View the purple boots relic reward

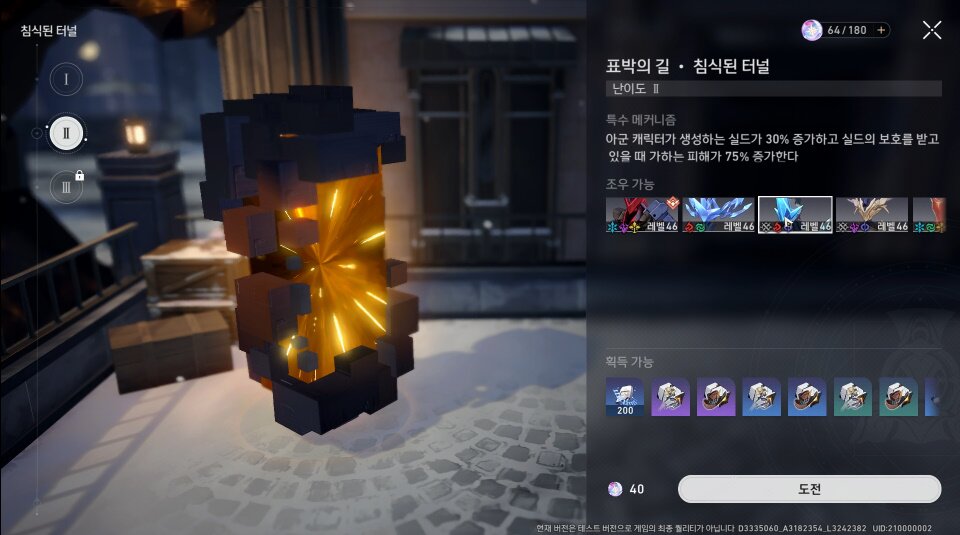click(716, 397)
